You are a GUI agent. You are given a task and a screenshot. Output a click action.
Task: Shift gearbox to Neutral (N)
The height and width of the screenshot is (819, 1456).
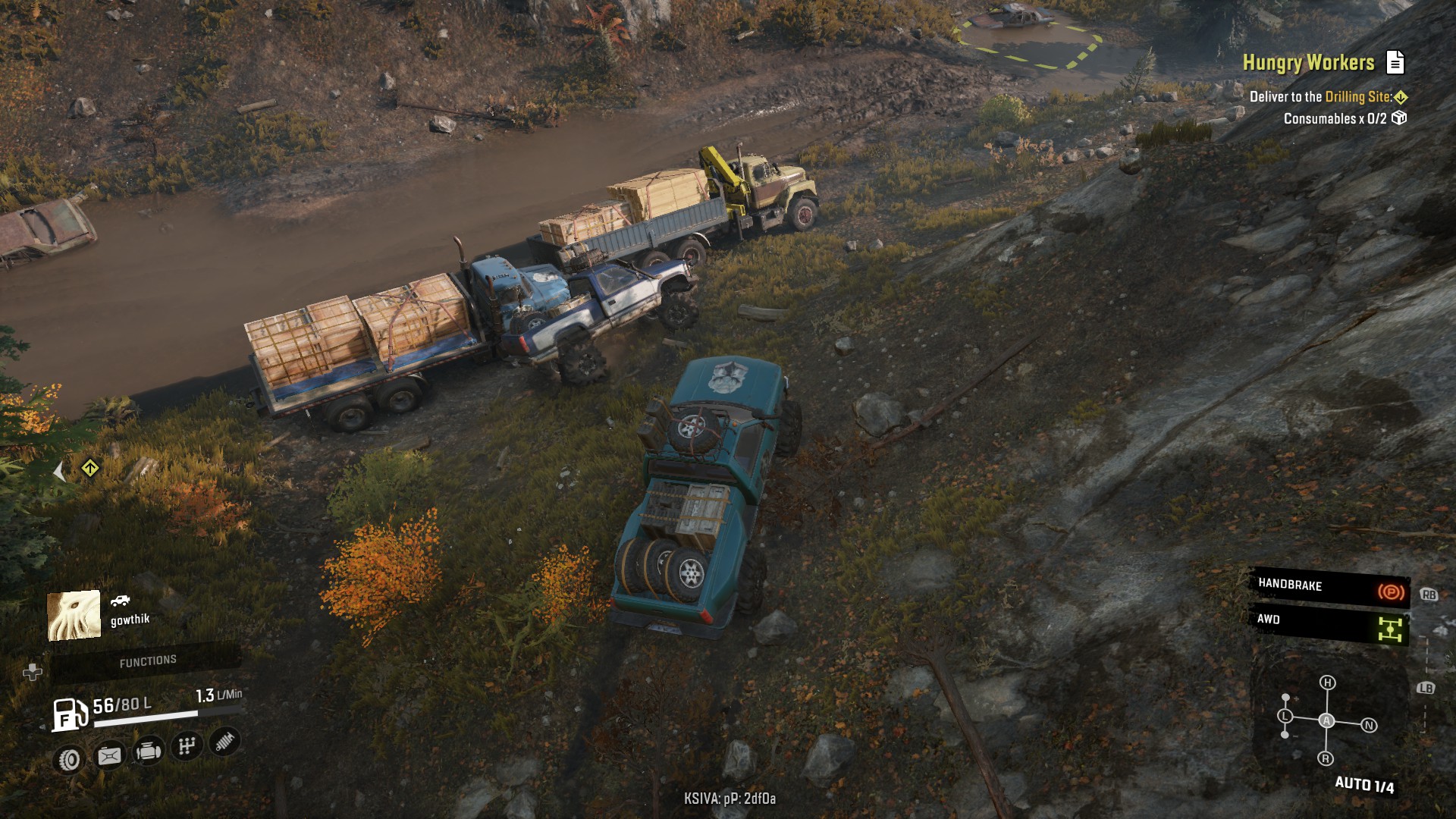pos(1369,726)
